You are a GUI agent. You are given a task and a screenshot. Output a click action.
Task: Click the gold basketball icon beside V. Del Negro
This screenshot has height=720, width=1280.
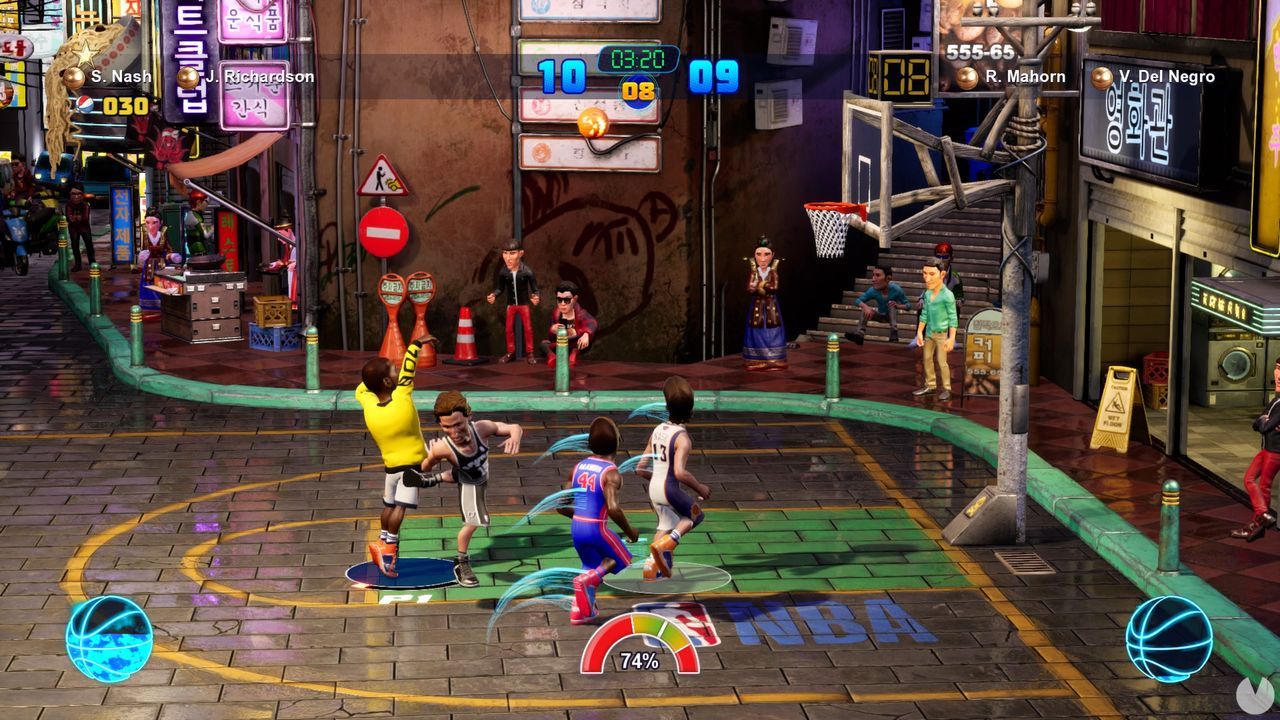(x=1101, y=76)
